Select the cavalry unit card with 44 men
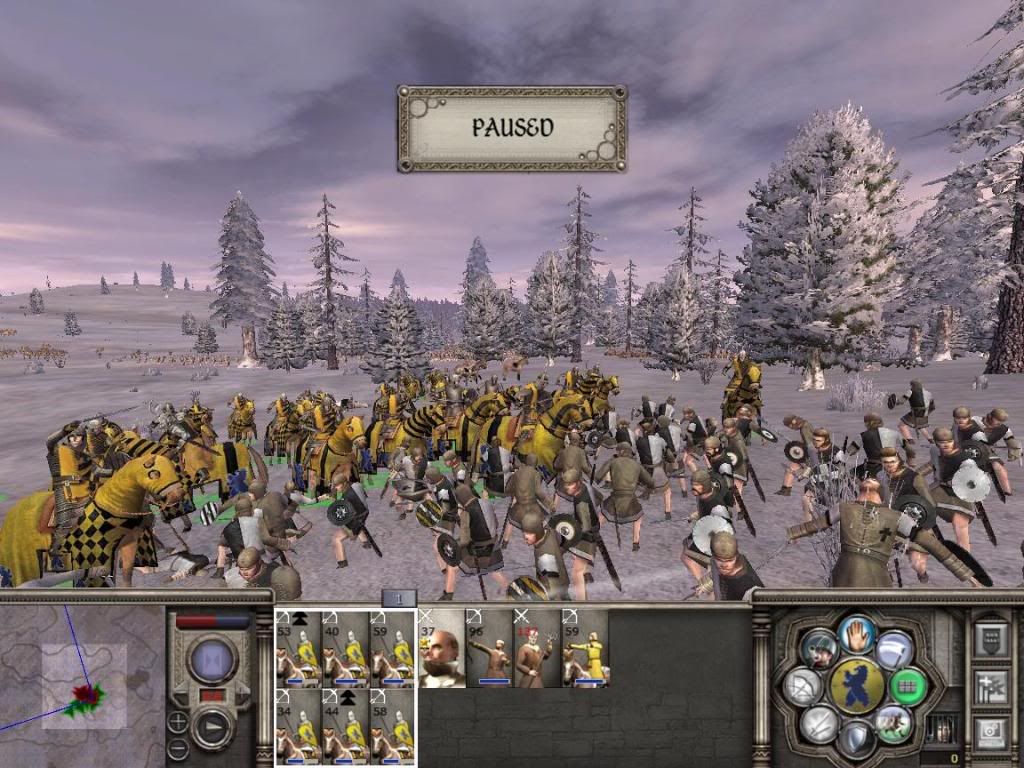 (x=345, y=727)
